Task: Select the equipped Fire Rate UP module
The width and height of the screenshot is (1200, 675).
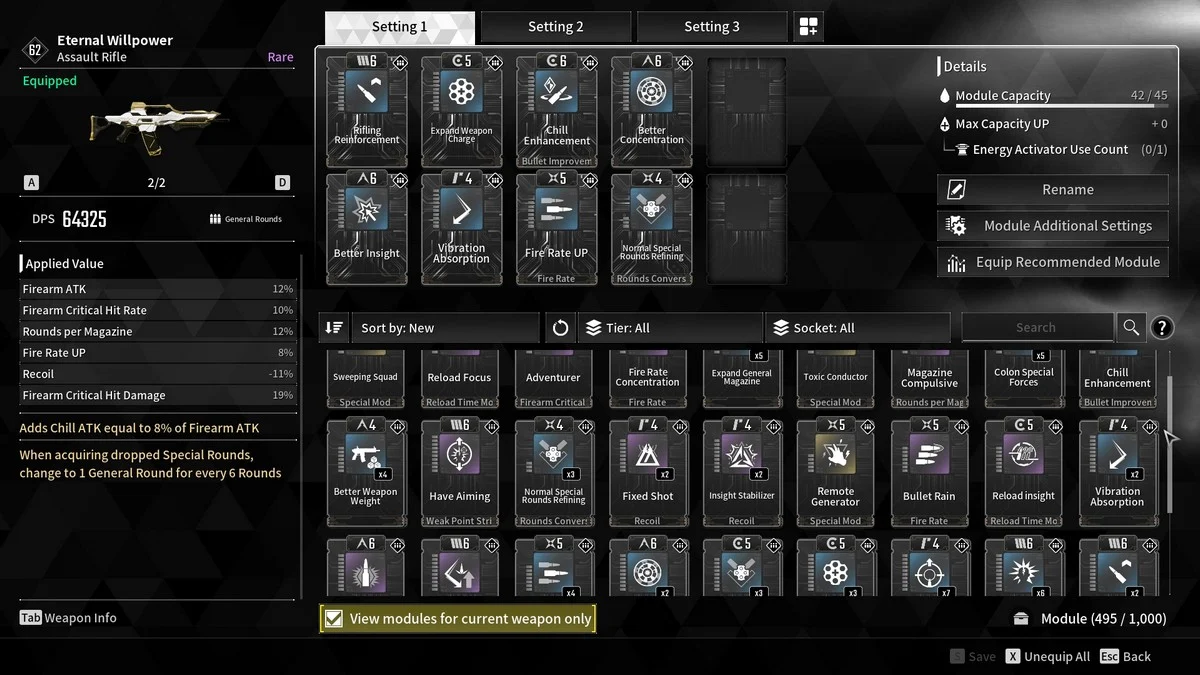Action: tap(556, 227)
